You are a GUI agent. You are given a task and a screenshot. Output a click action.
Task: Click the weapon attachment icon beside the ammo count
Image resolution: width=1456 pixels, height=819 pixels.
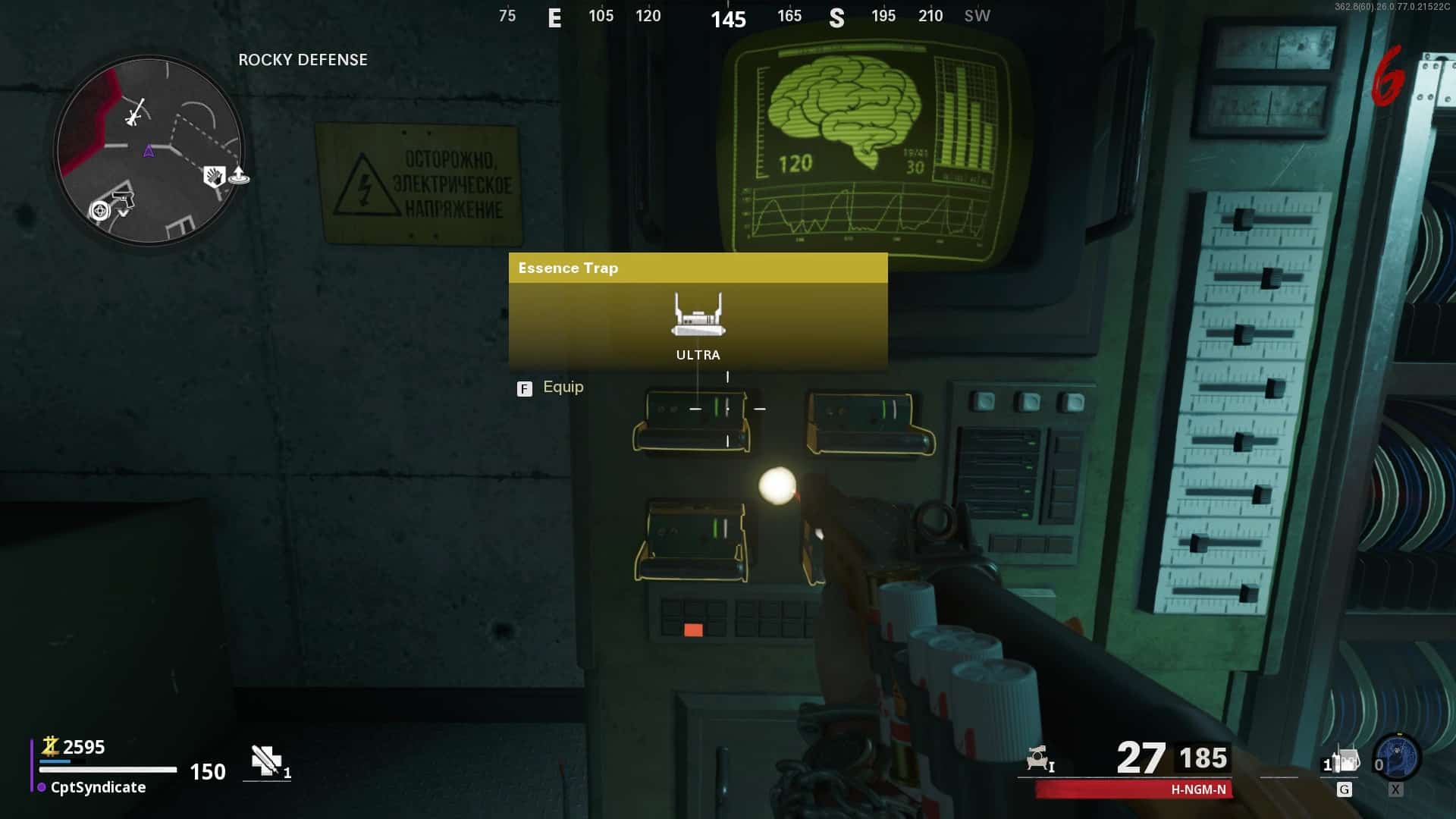point(1039,758)
